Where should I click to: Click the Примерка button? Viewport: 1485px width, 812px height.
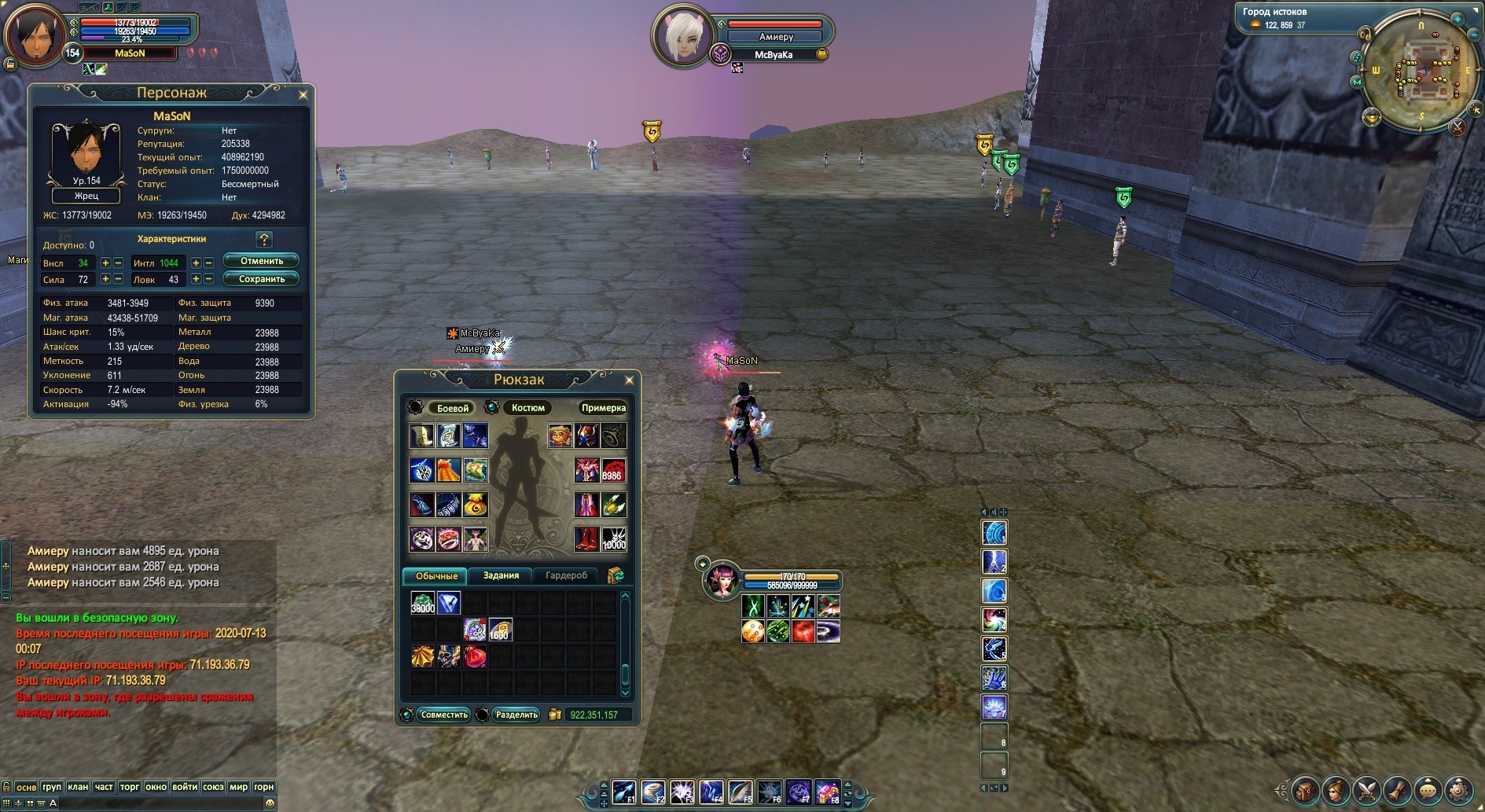(x=603, y=408)
